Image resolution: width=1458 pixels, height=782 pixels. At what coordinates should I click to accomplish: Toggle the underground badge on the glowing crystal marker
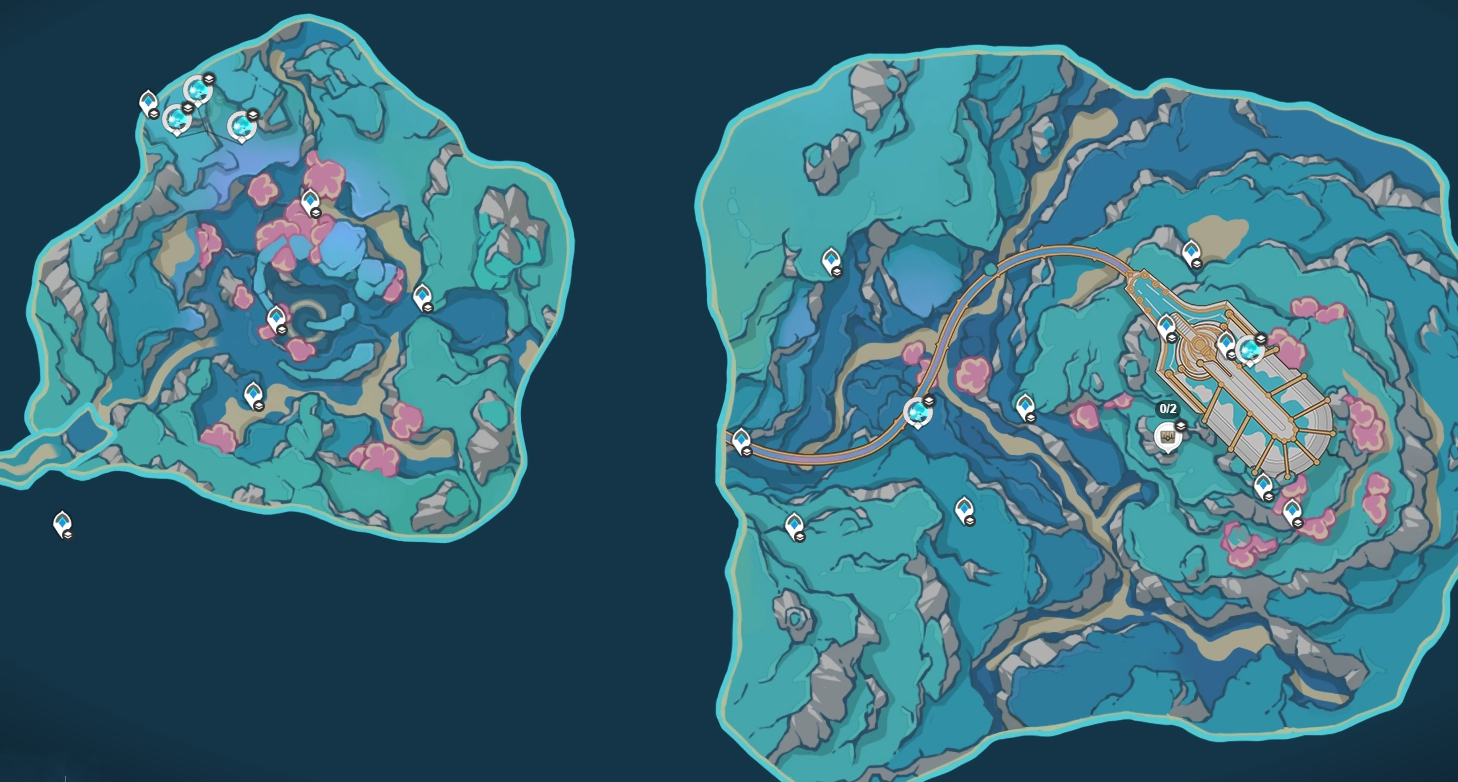pos(1261,338)
